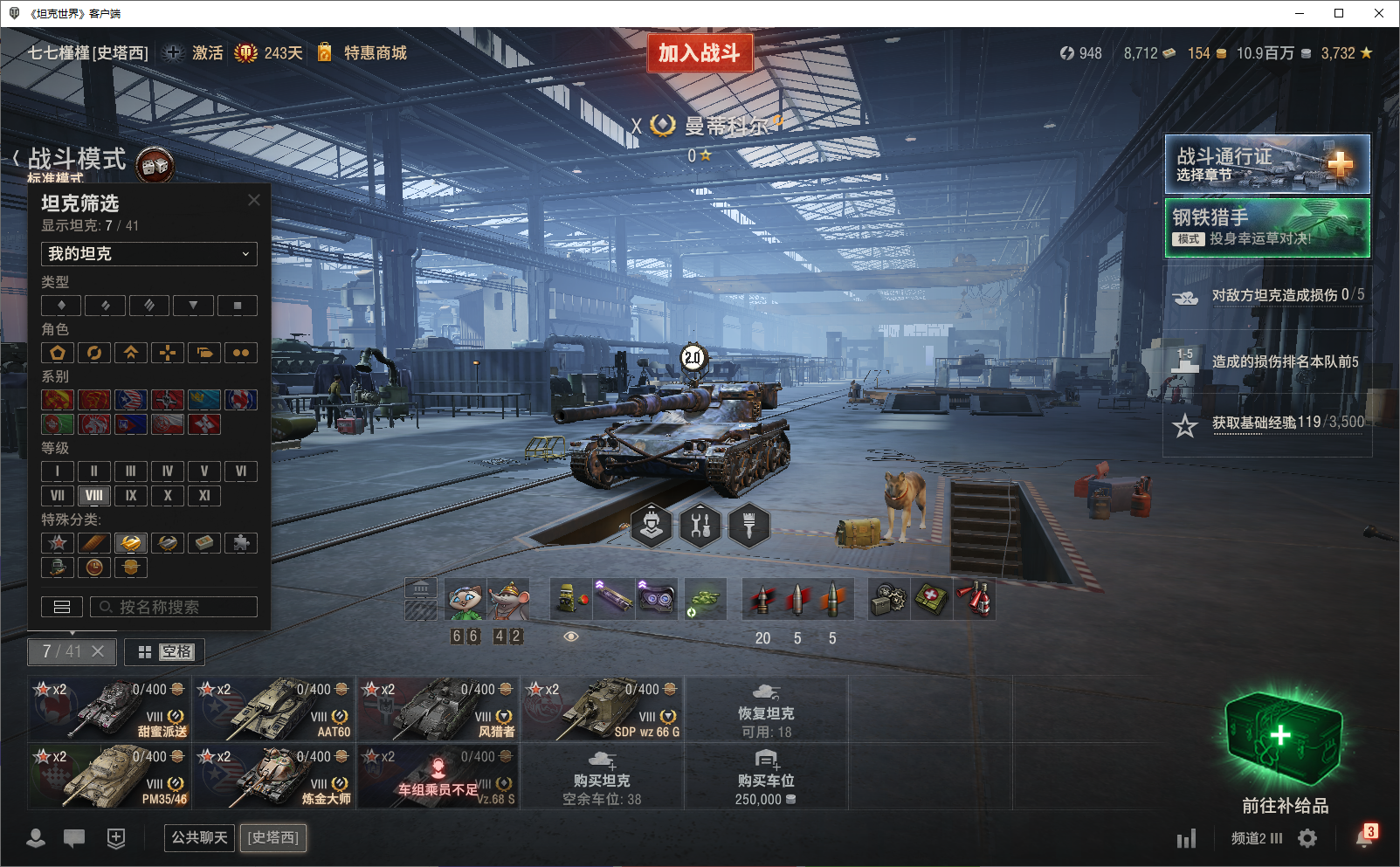The image size is (1400, 867).
Task: Open the 特惠商城 shop
Action: (375, 53)
